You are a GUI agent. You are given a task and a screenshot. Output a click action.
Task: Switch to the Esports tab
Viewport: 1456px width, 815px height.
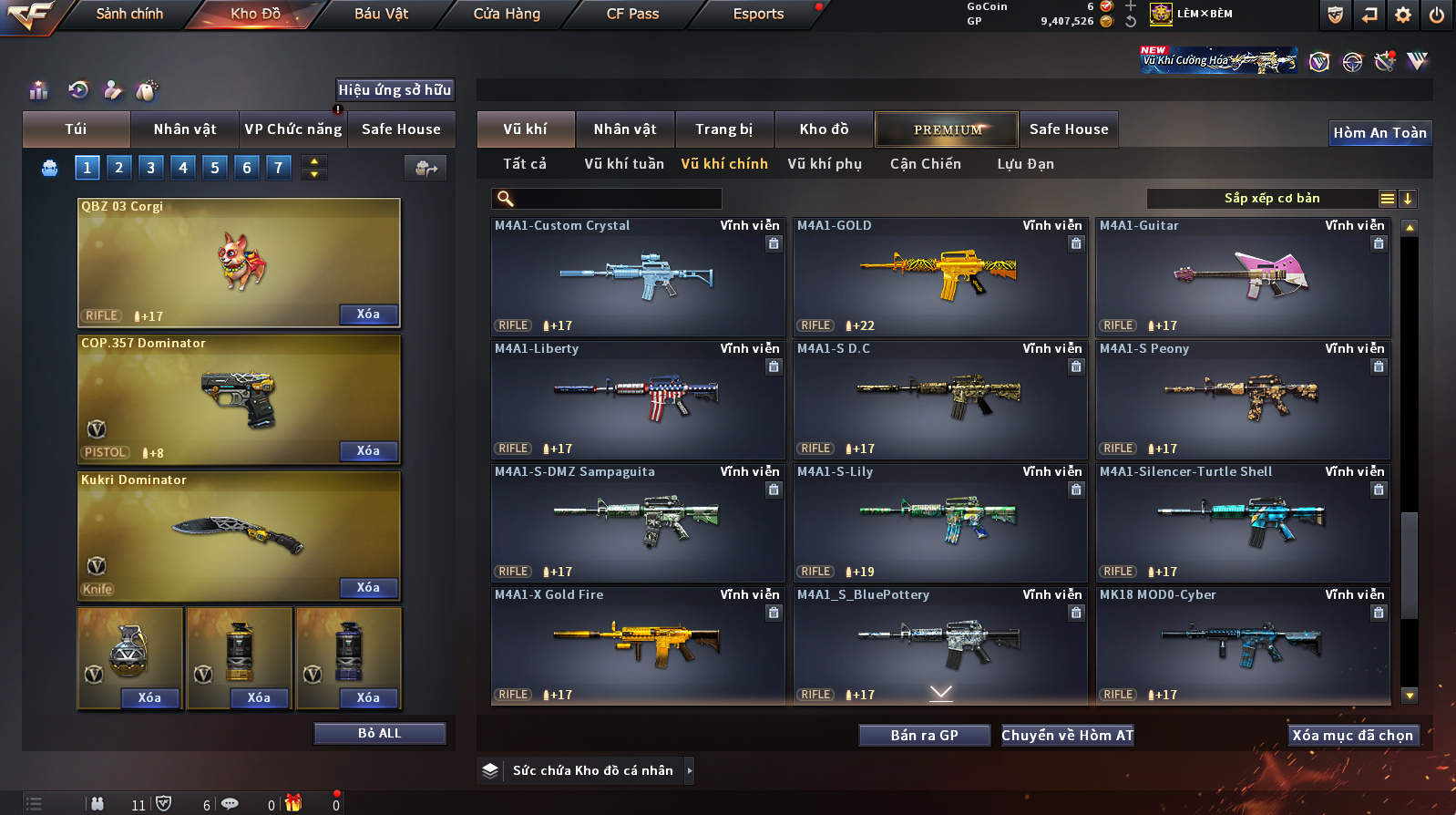coord(758,14)
